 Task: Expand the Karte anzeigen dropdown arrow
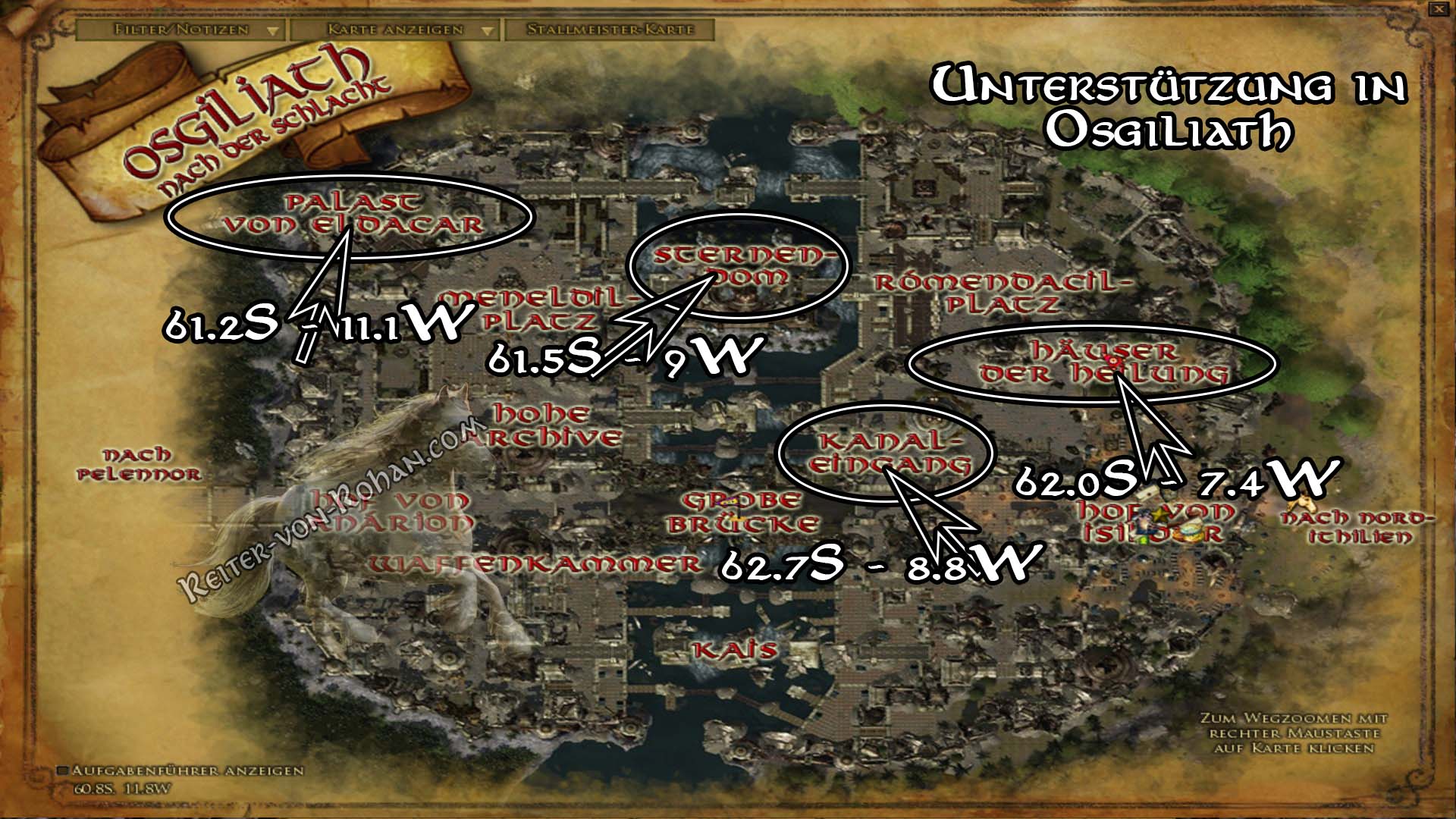(488, 32)
